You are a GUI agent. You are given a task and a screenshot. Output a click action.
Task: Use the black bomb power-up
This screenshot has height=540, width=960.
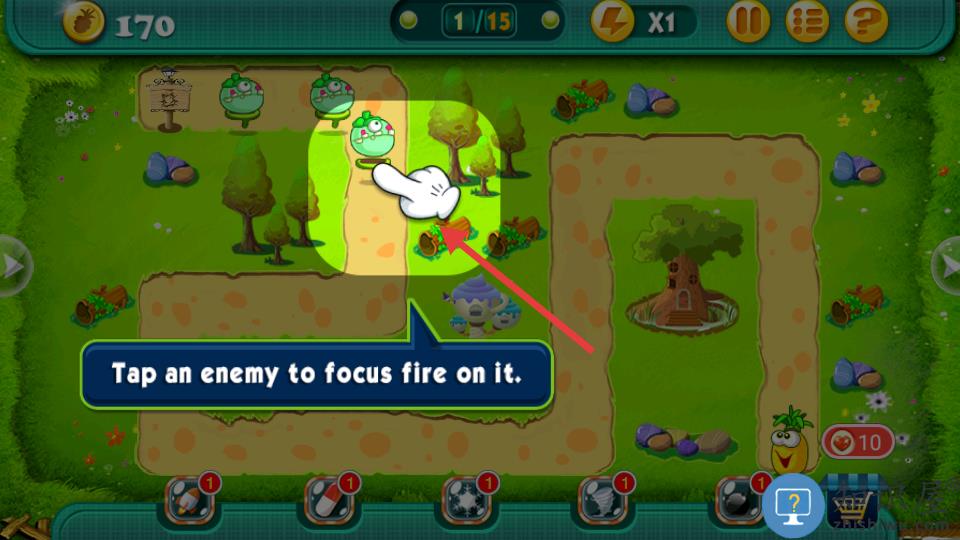[738, 501]
